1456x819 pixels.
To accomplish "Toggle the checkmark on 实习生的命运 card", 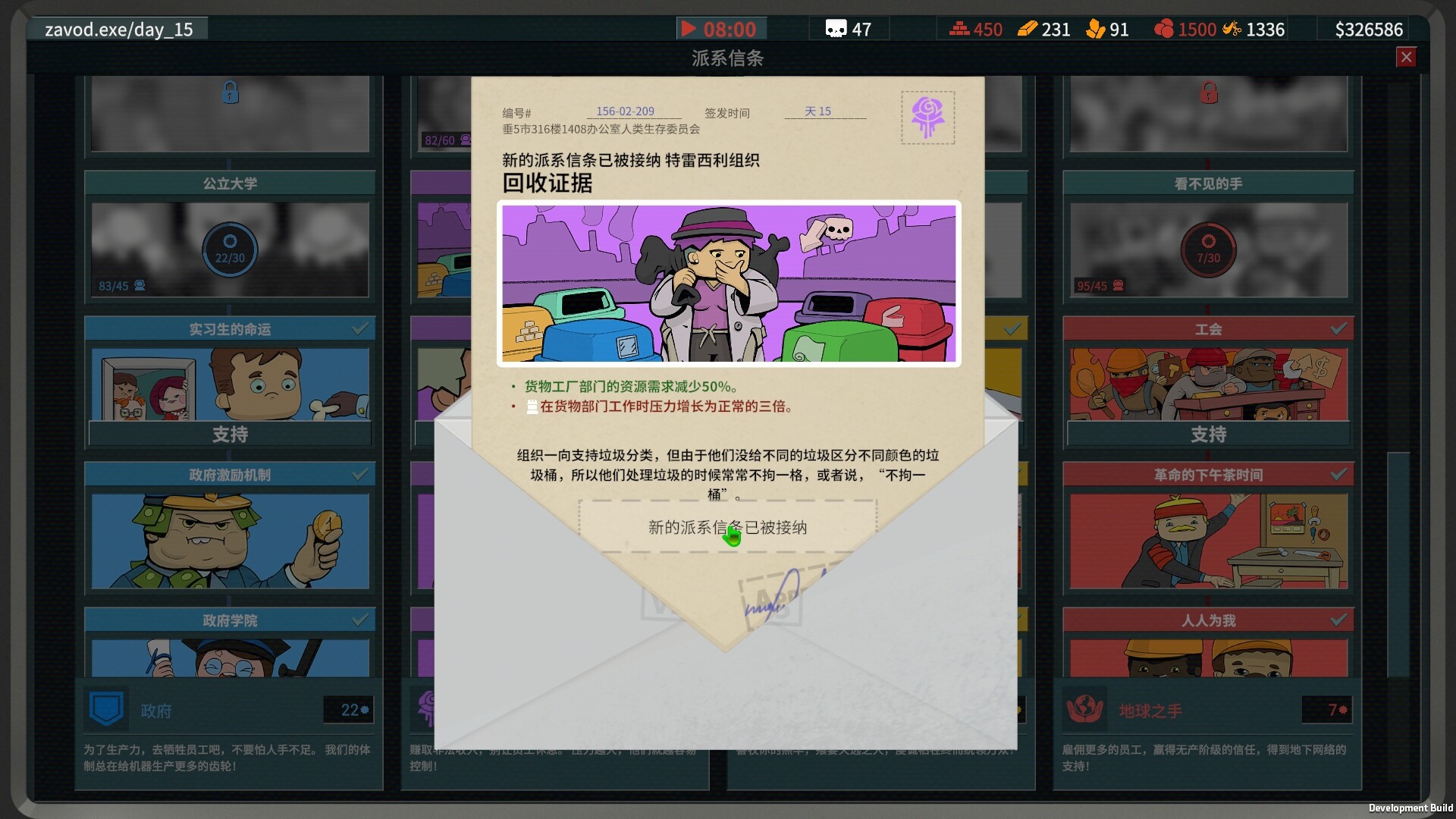I will pyautogui.click(x=359, y=328).
